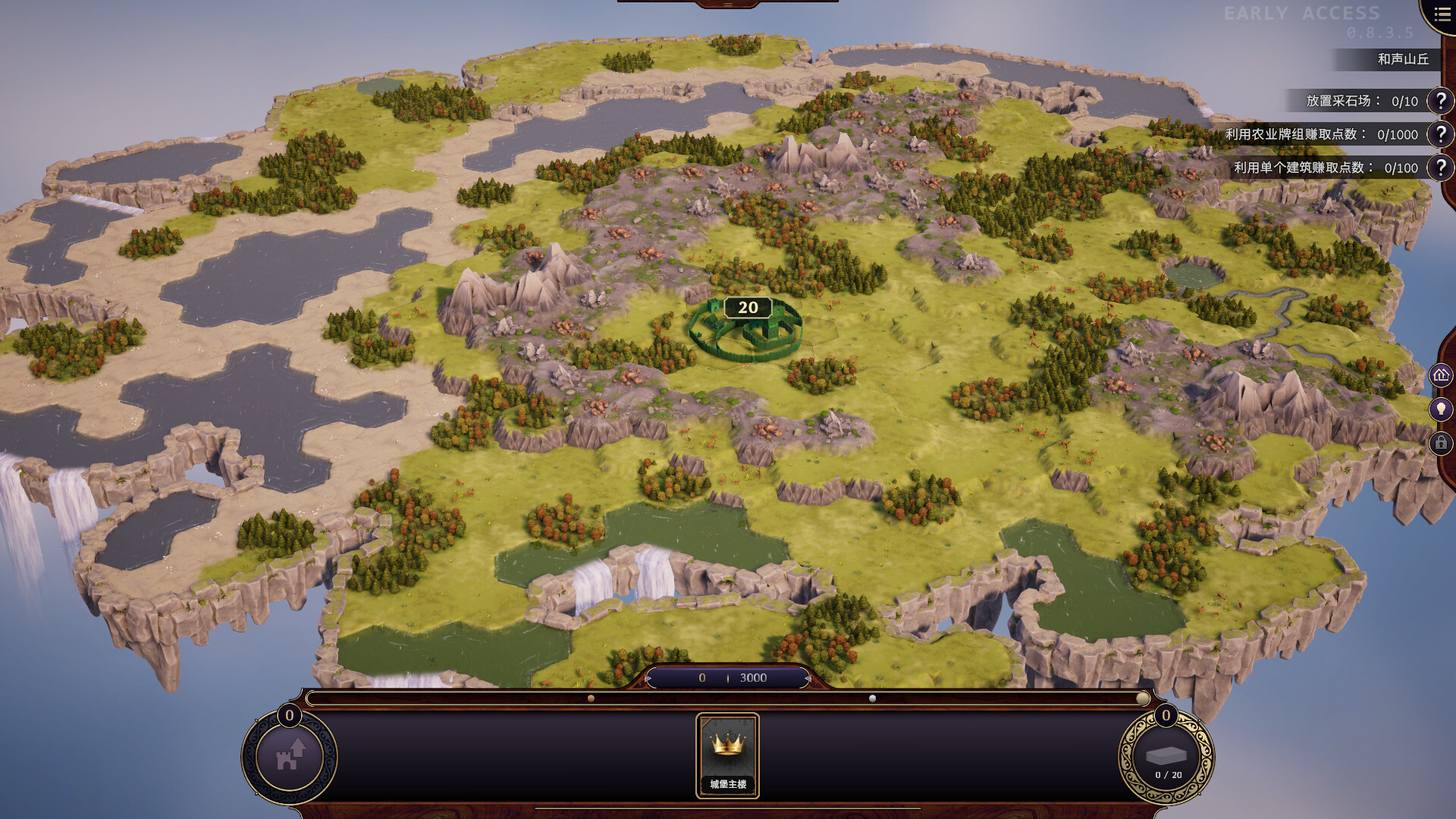Show help for the 利用农业牌组赚取点数 objective
The height and width of the screenshot is (819, 1456).
pos(1440,134)
